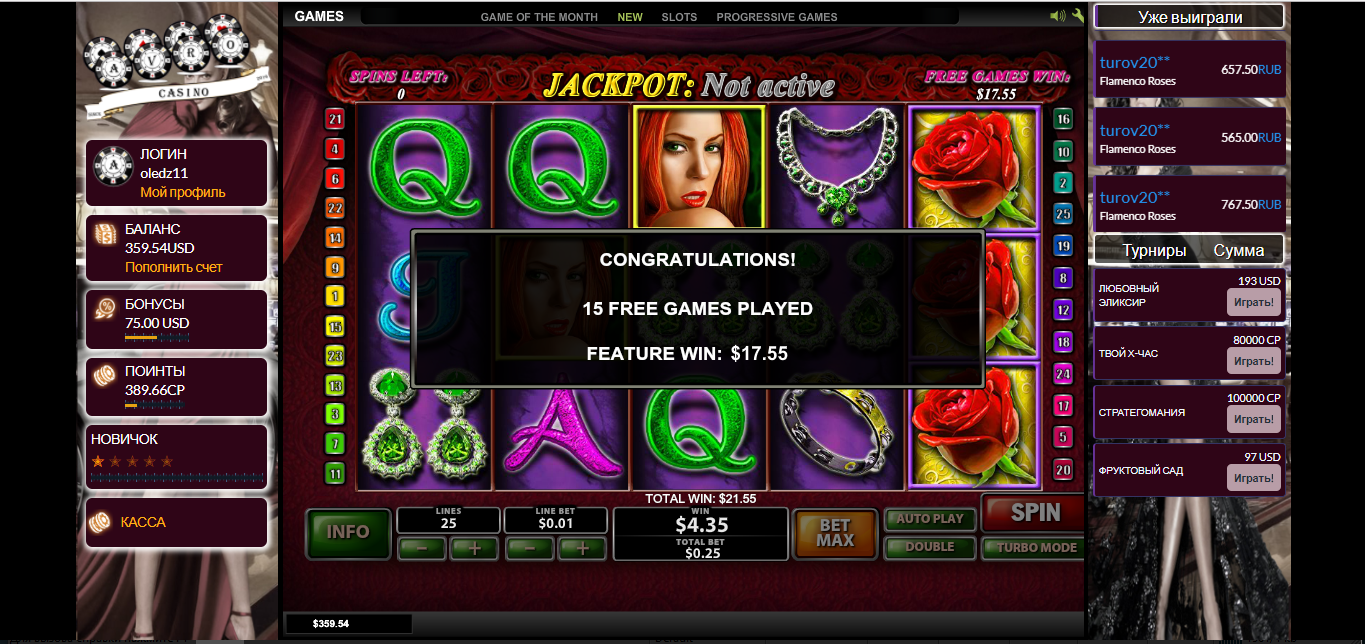Activate the DOUBLE gamble feature
This screenshot has height=644, width=1365.
tap(929, 547)
